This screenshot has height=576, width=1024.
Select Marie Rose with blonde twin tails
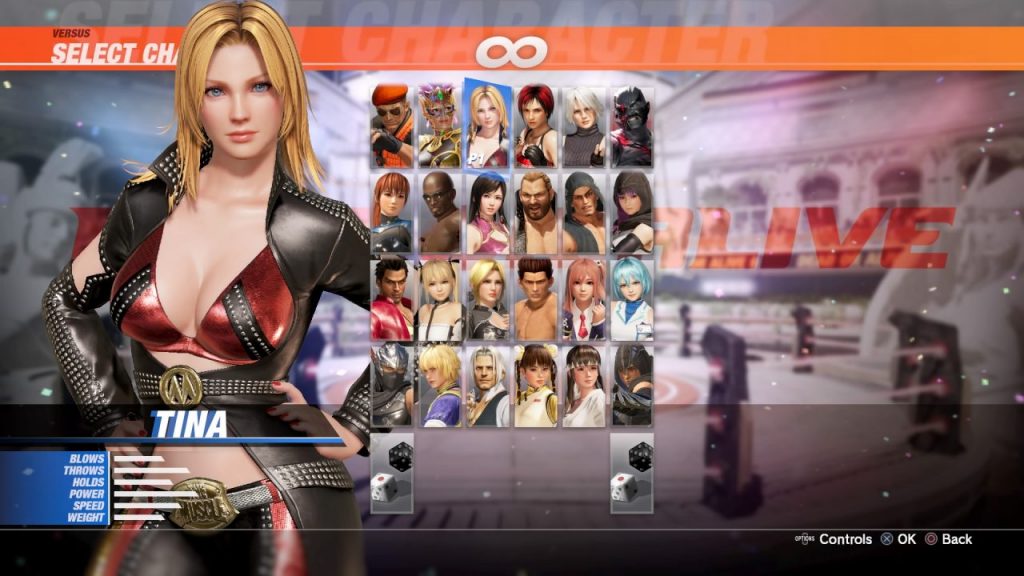(x=440, y=299)
